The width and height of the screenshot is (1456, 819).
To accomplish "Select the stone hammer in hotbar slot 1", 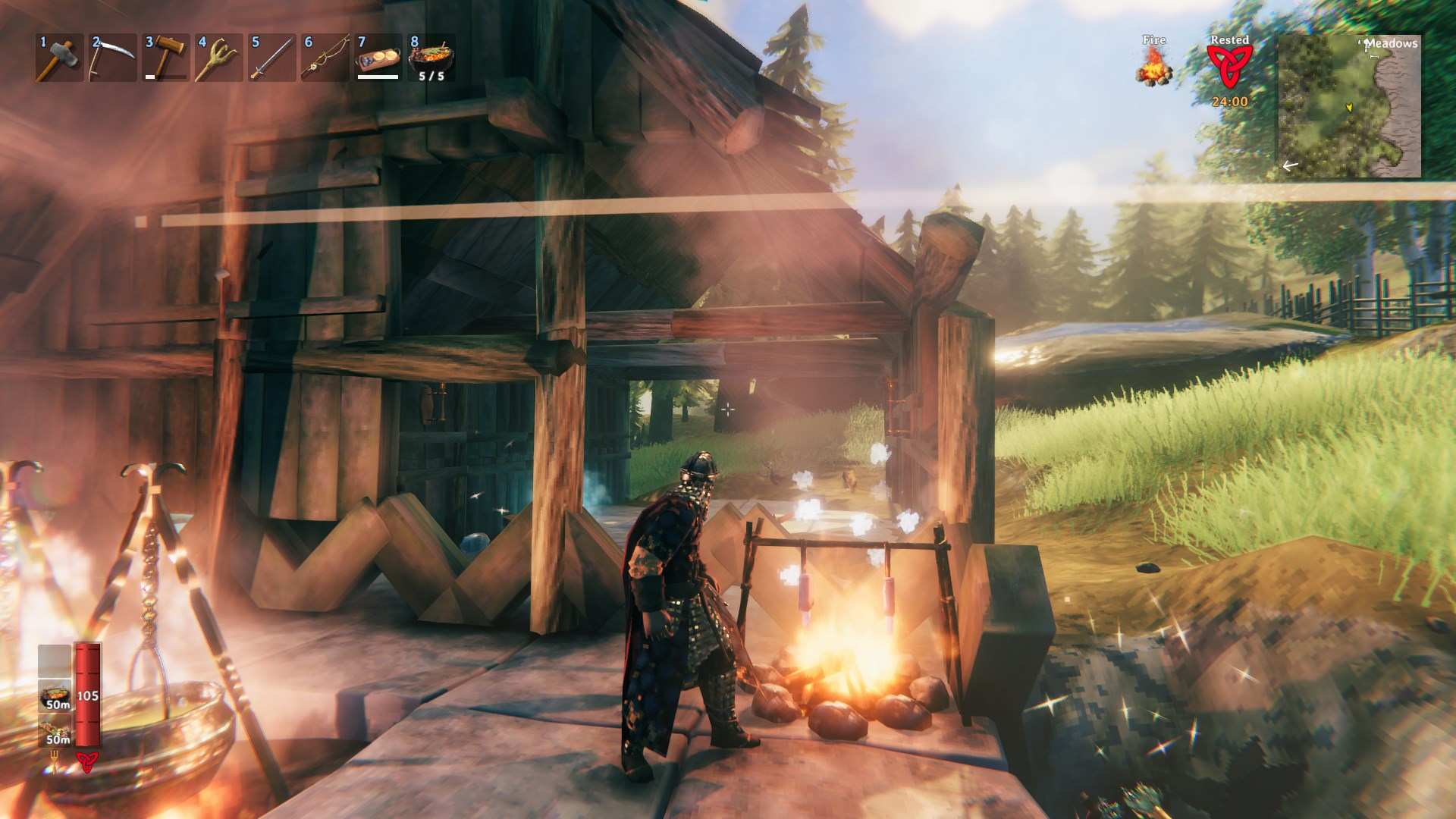I will pos(58,58).
